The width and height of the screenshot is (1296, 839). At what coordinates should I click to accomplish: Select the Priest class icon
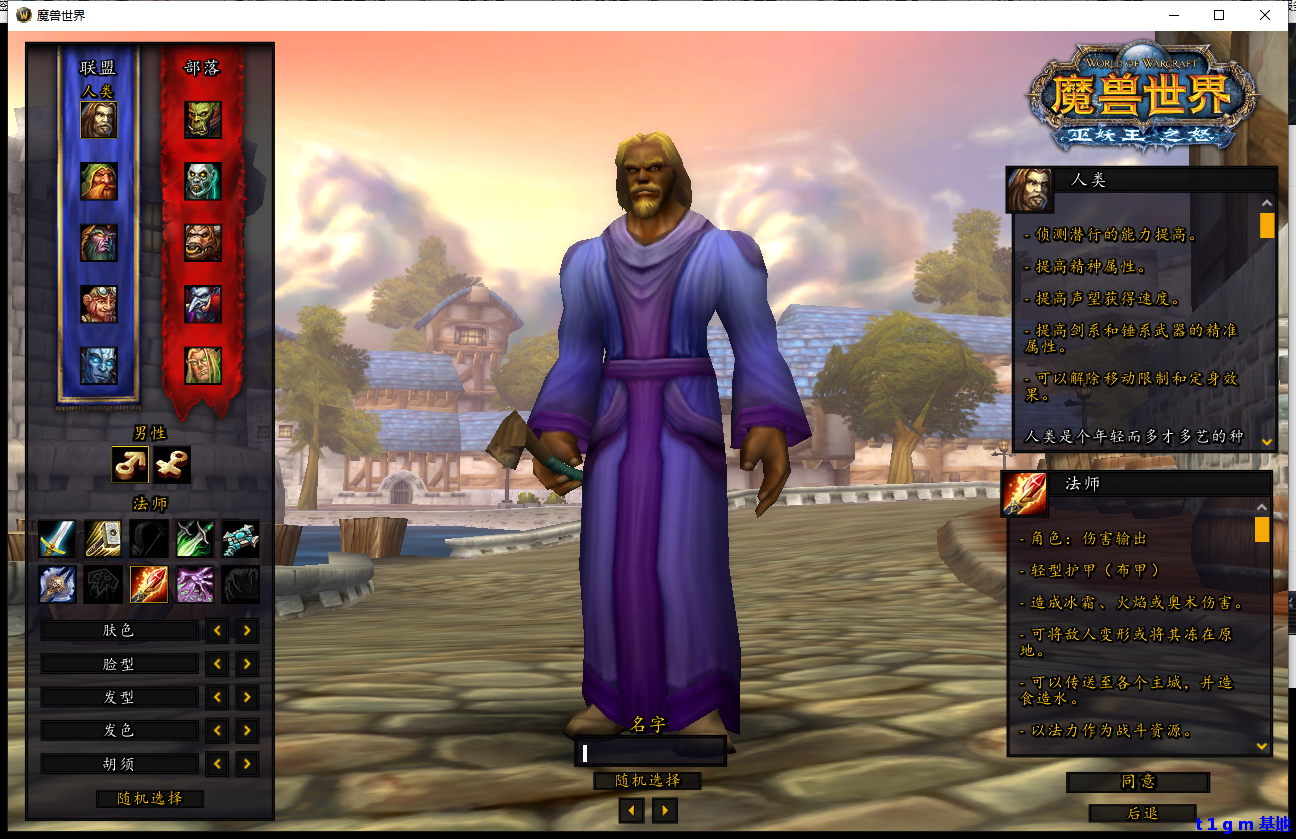coord(240,538)
